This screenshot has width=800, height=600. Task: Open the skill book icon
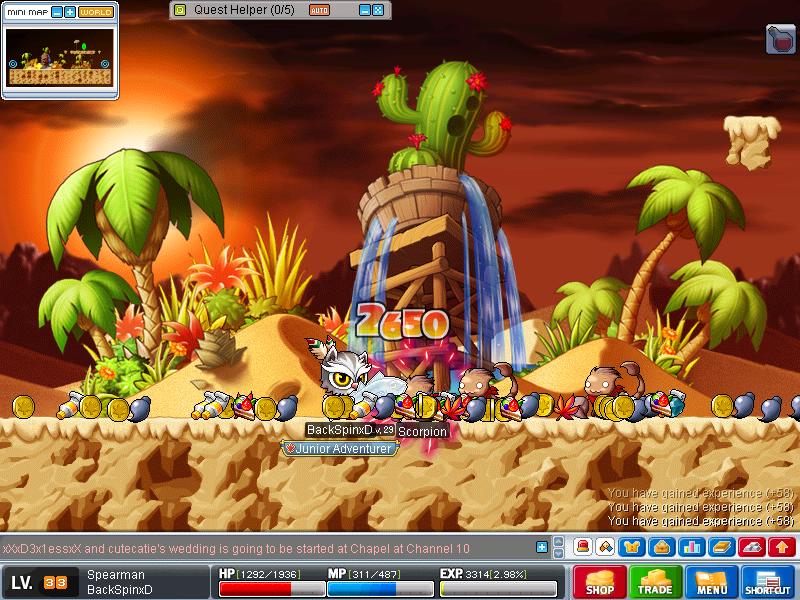click(x=720, y=547)
